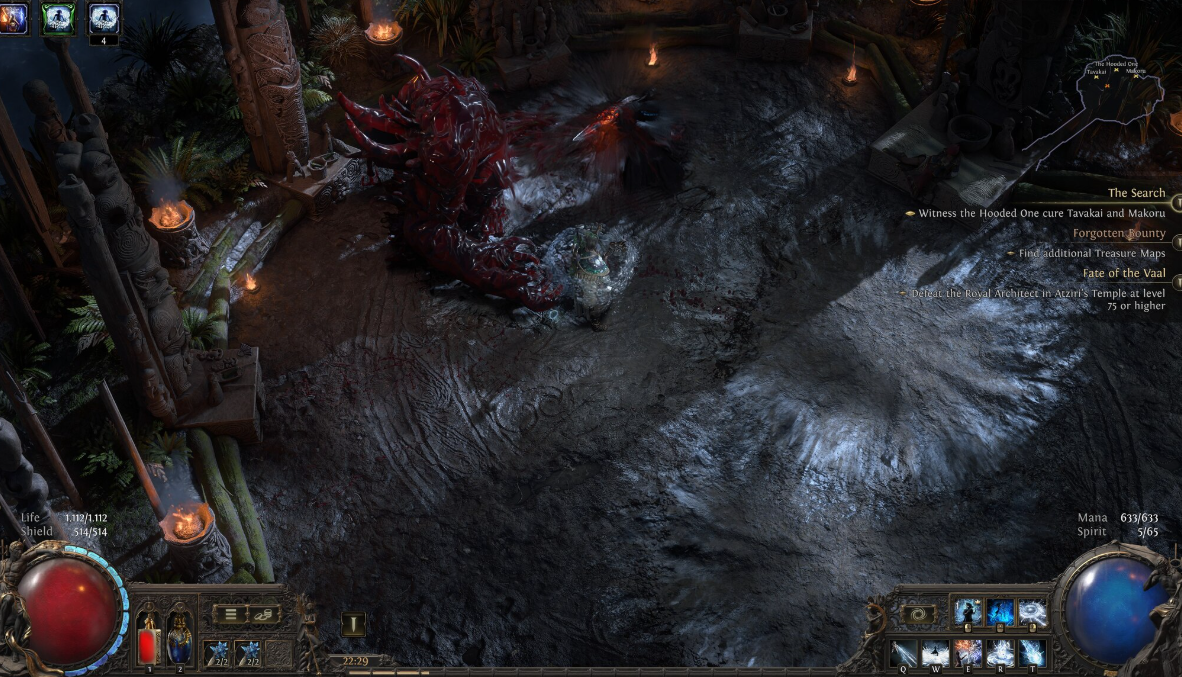Activate the T ice comet skill

(1031, 653)
